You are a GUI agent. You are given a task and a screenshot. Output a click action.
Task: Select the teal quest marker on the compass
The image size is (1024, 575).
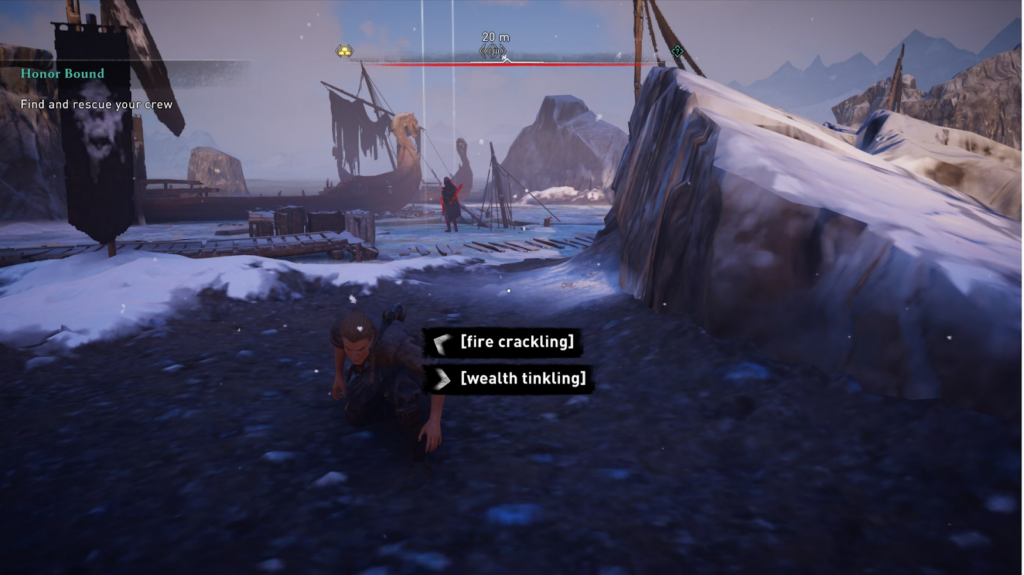(x=678, y=50)
